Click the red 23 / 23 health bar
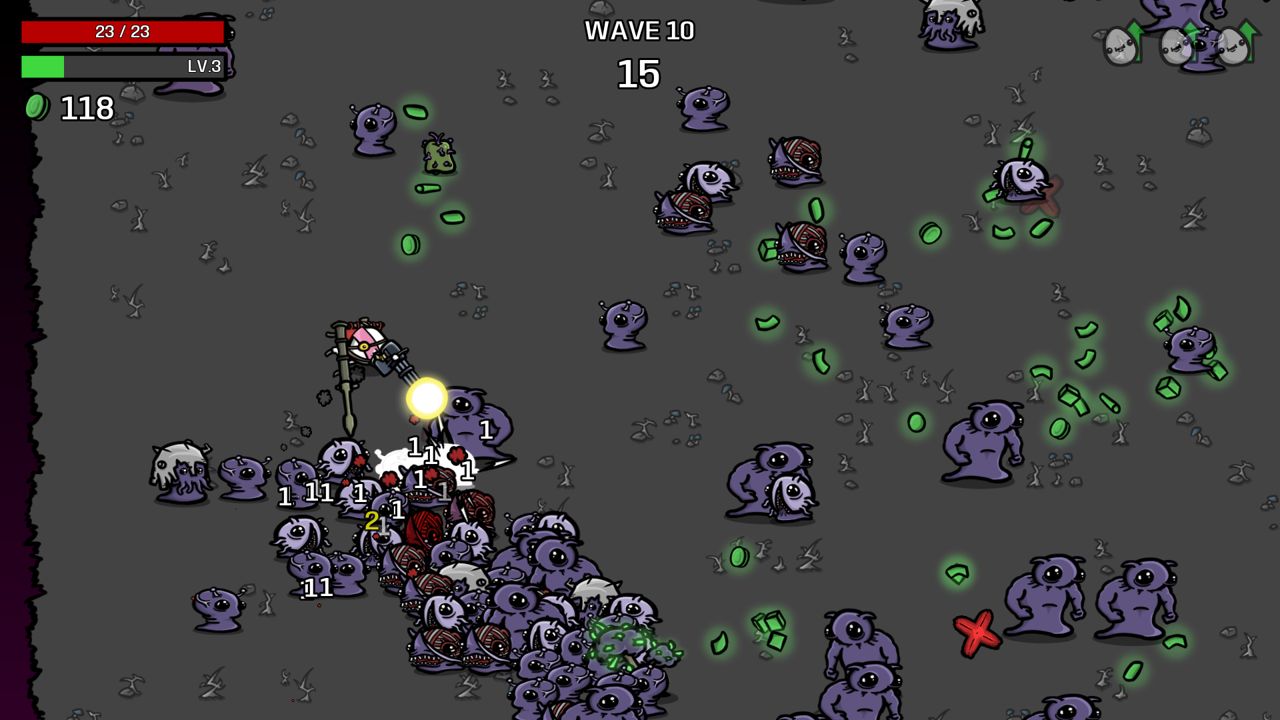Image resolution: width=1280 pixels, height=720 pixels. 120,31
